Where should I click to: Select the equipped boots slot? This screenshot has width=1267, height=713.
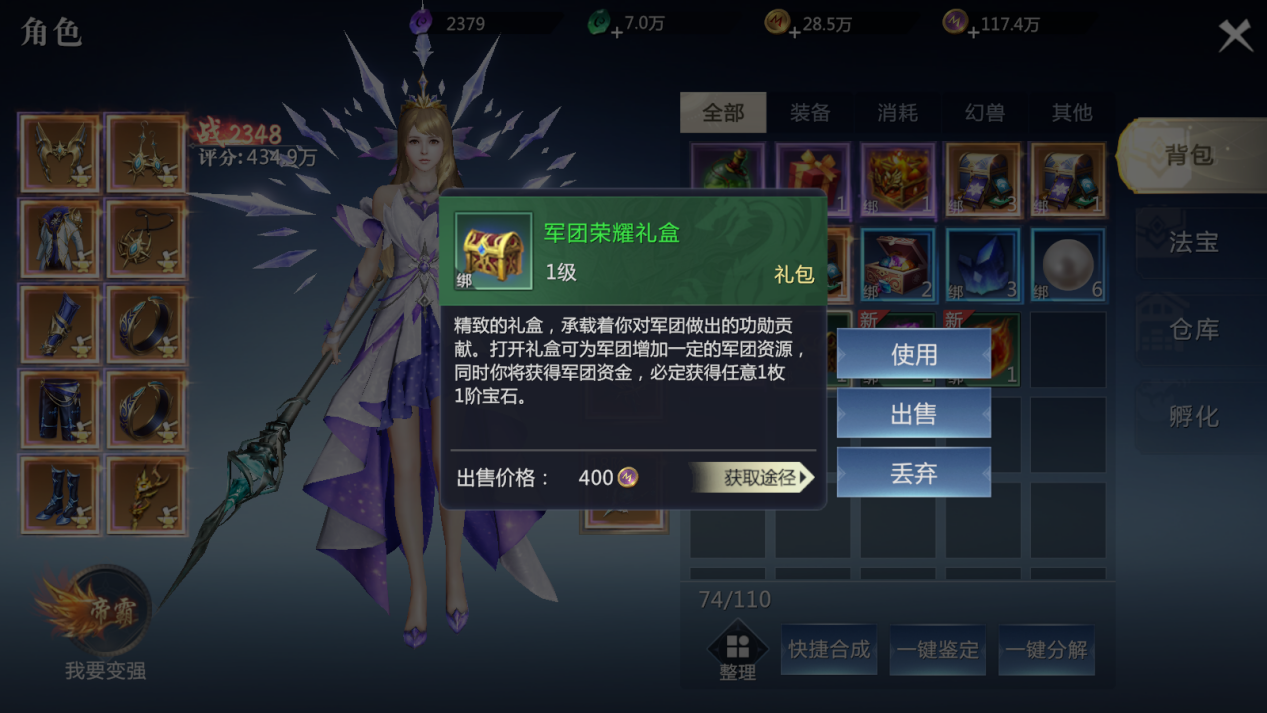[x=60, y=495]
